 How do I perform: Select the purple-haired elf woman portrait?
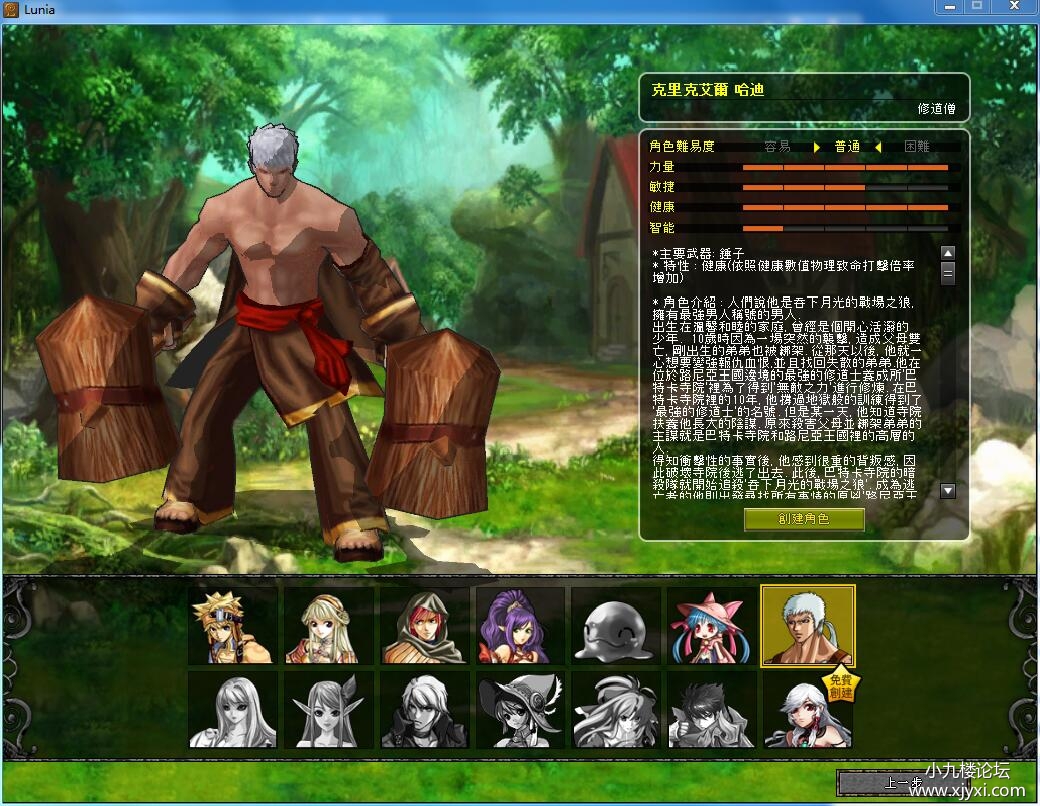pyautogui.click(x=520, y=626)
